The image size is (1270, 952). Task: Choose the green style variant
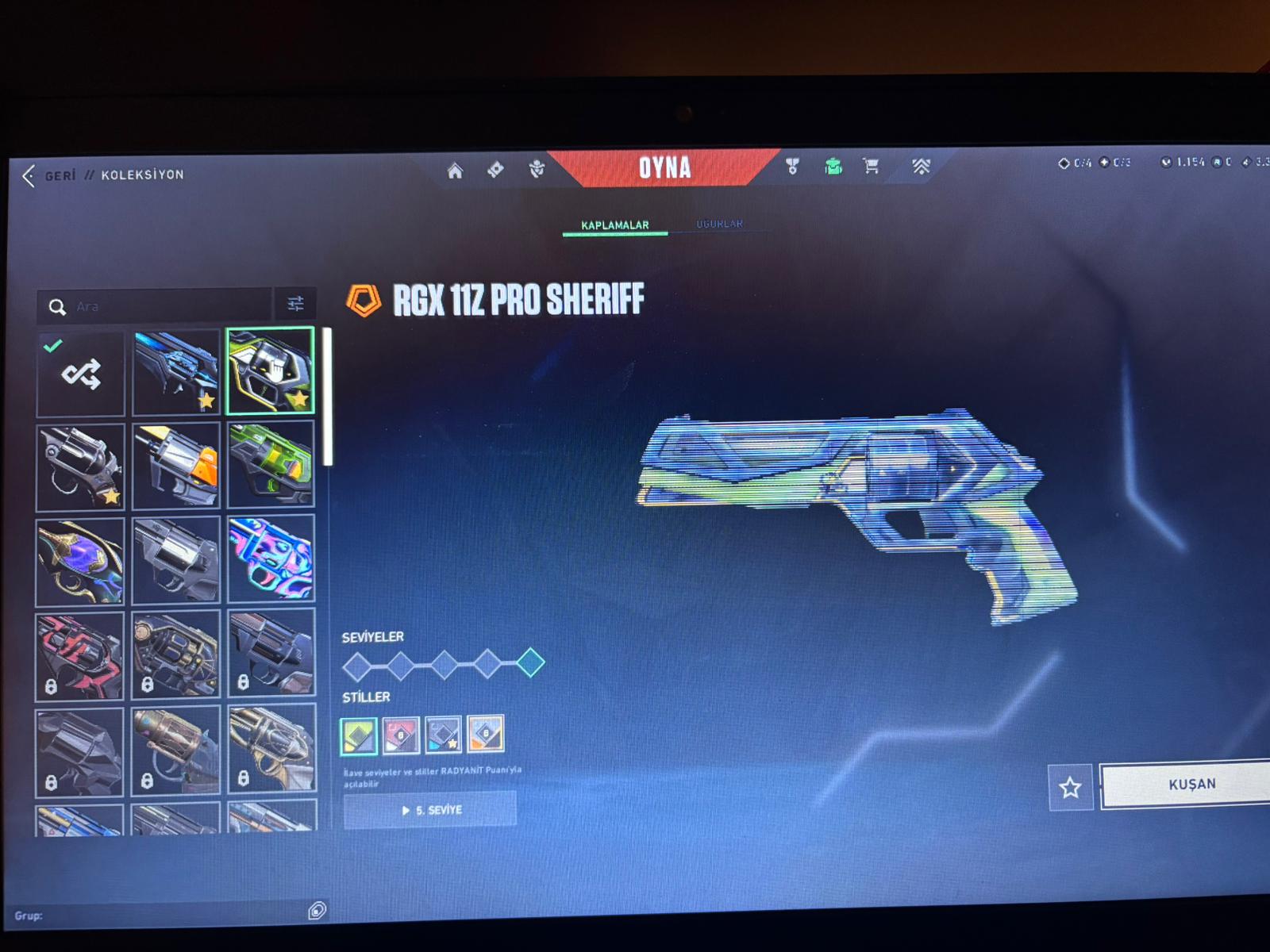[x=359, y=735]
